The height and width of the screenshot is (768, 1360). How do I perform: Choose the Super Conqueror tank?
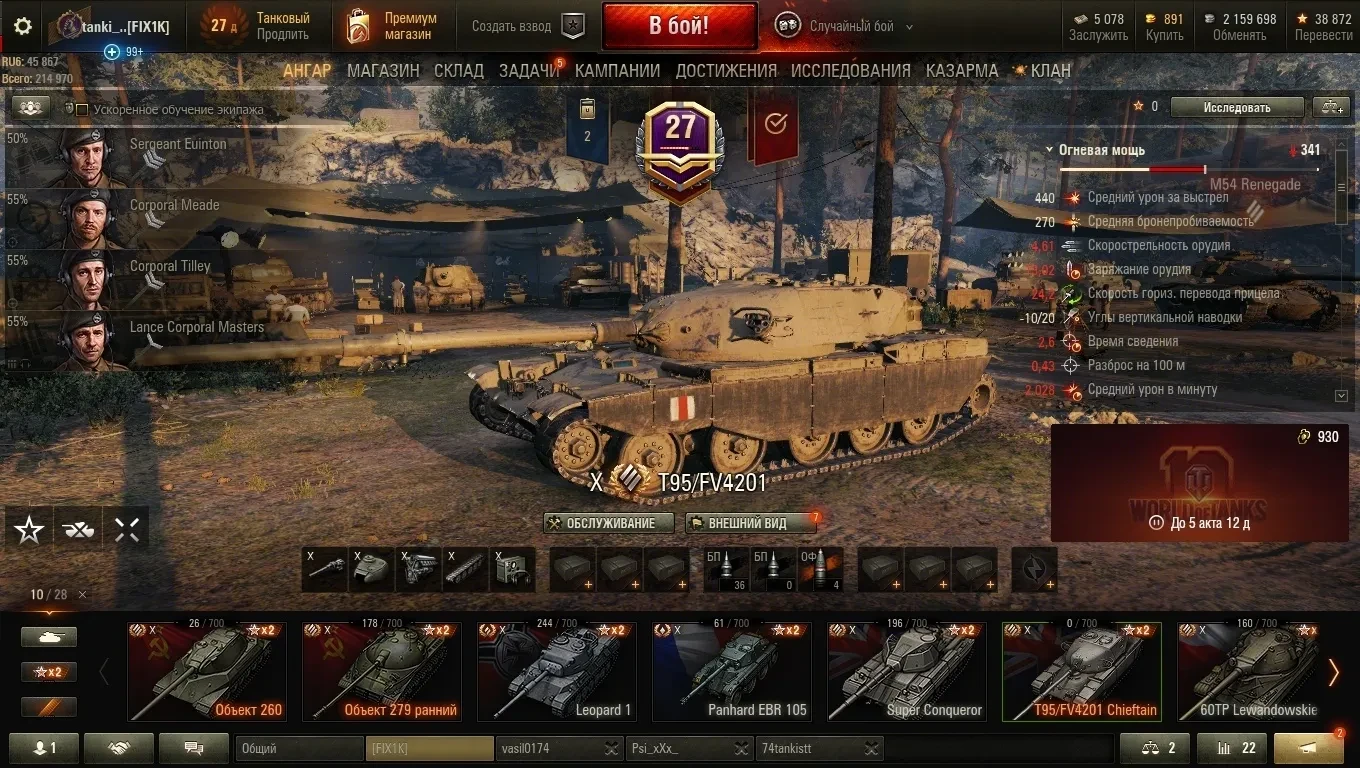pos(906,672)
